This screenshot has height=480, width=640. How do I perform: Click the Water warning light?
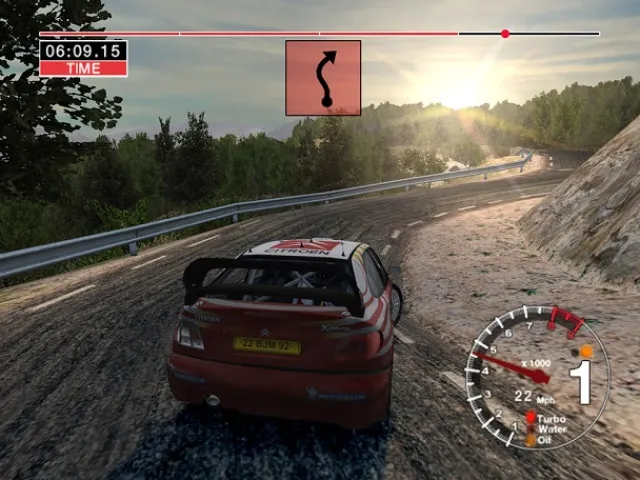coord(531,429)
